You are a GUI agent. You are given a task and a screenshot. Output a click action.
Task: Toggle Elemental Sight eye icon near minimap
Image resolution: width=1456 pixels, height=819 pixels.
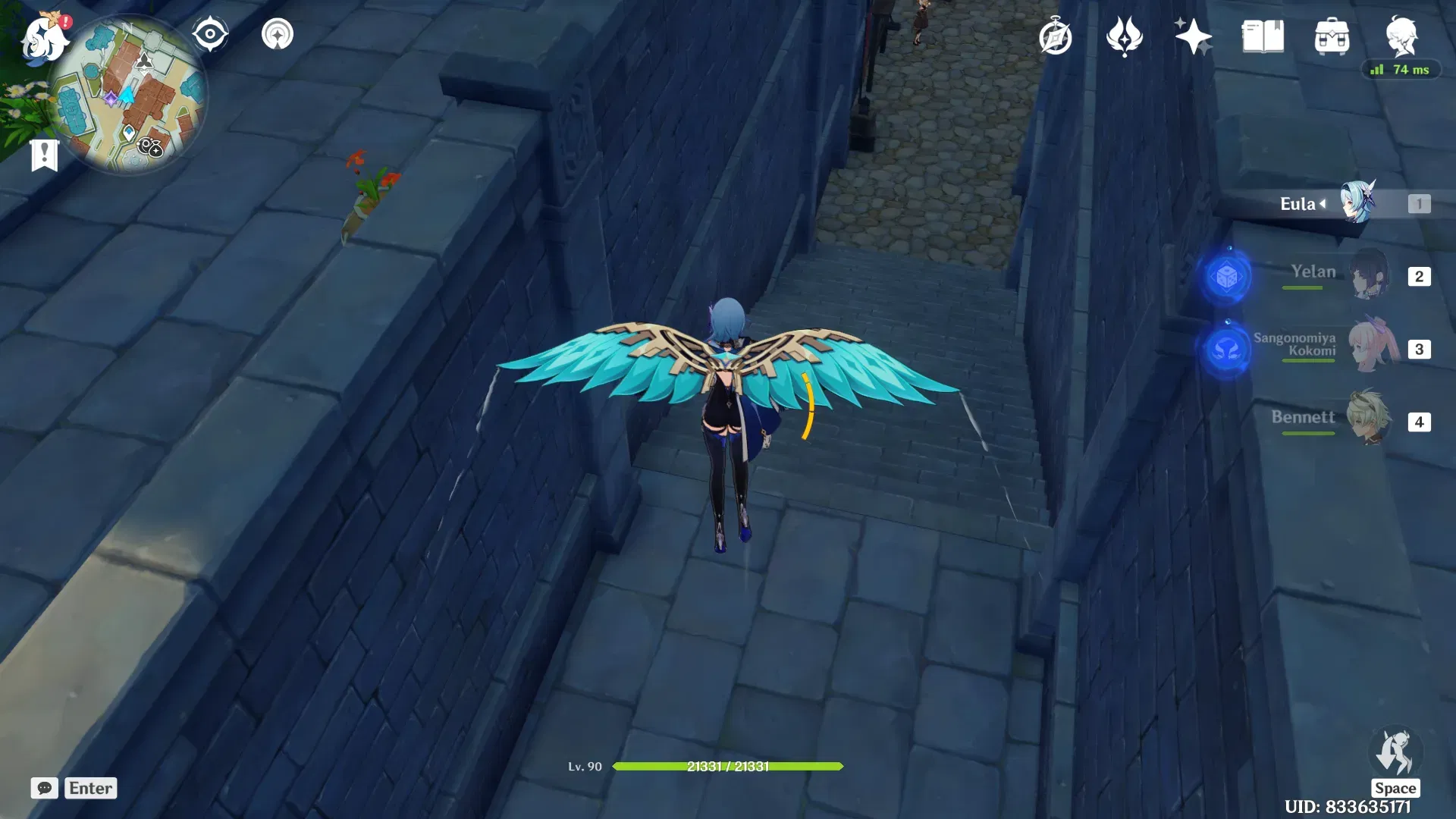point(210,33)
